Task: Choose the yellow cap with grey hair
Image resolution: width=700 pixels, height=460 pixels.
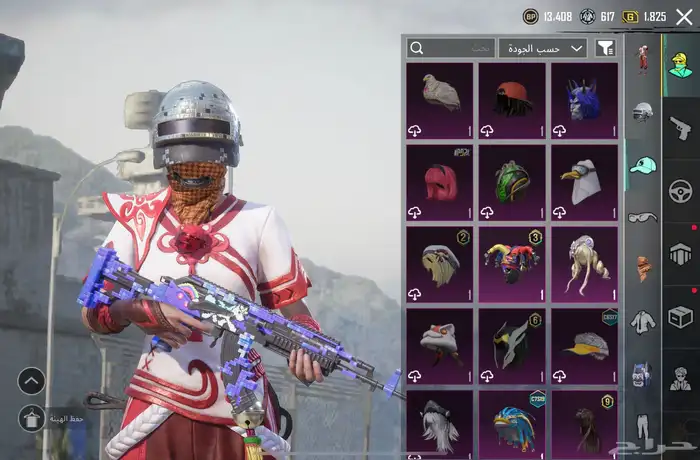Action: point(584,345)
